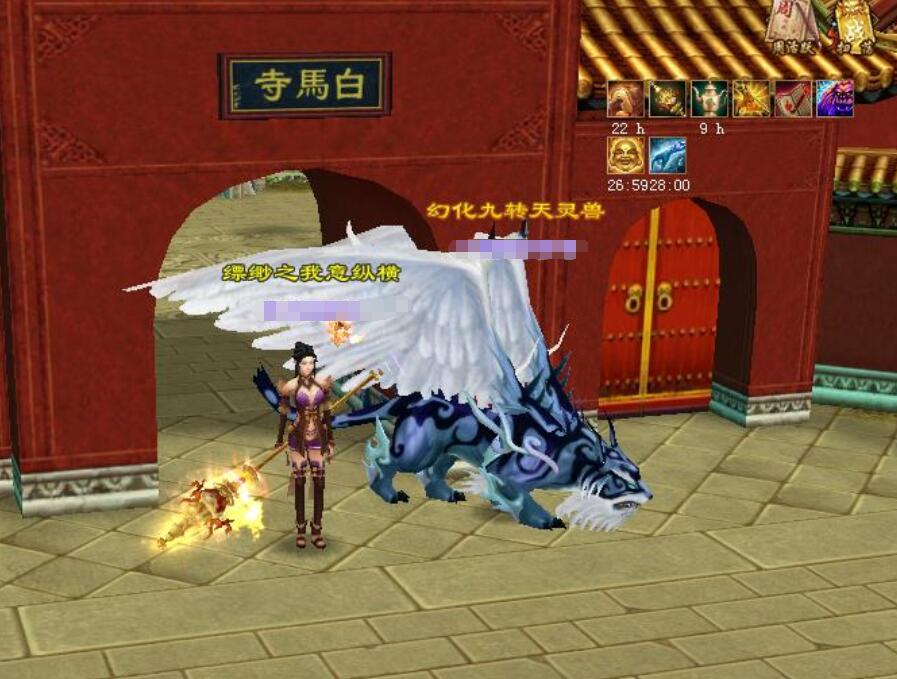Select the white teapot buff icon
This screenshot has width=897, height=679.
pyautogui.click(x=710, y=99)
